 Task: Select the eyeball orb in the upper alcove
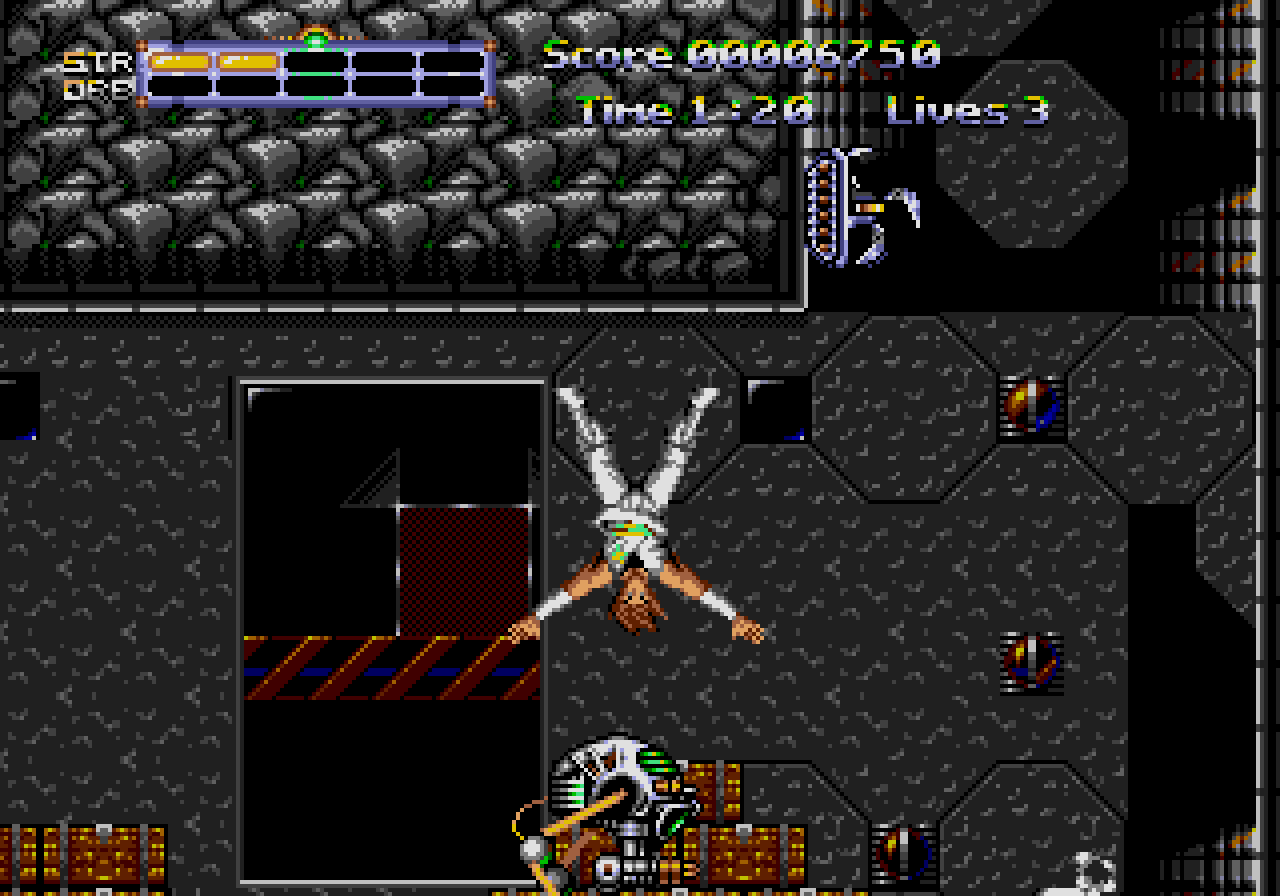tap(1030, 408)
